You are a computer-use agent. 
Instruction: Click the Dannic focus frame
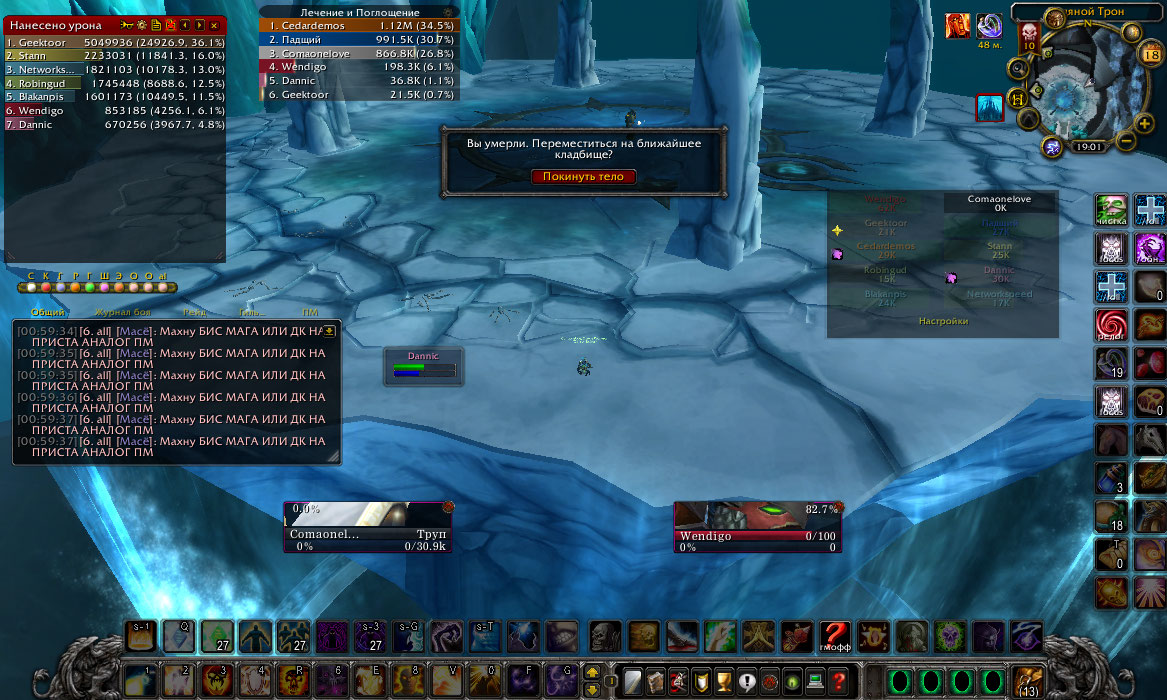pos(424,366)
